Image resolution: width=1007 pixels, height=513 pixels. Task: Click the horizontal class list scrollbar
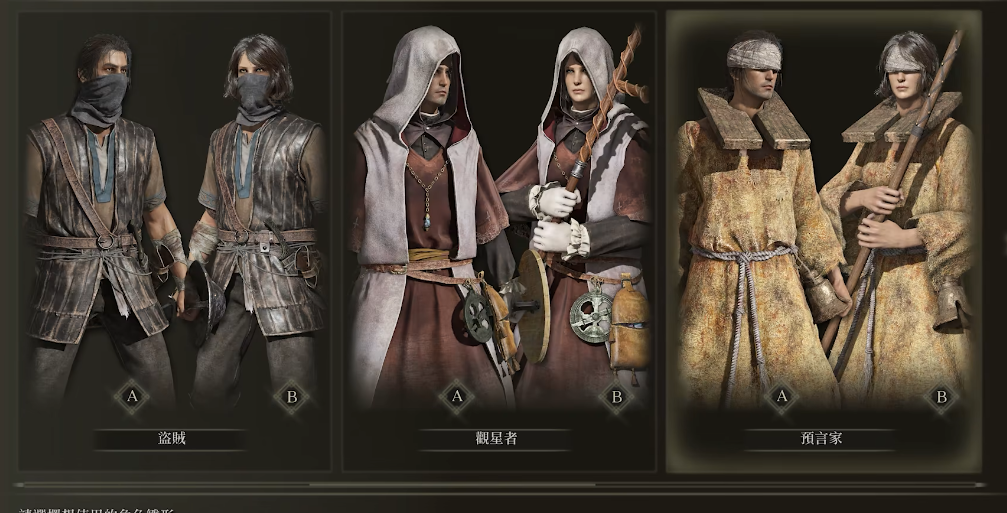[x=450, y=485]
